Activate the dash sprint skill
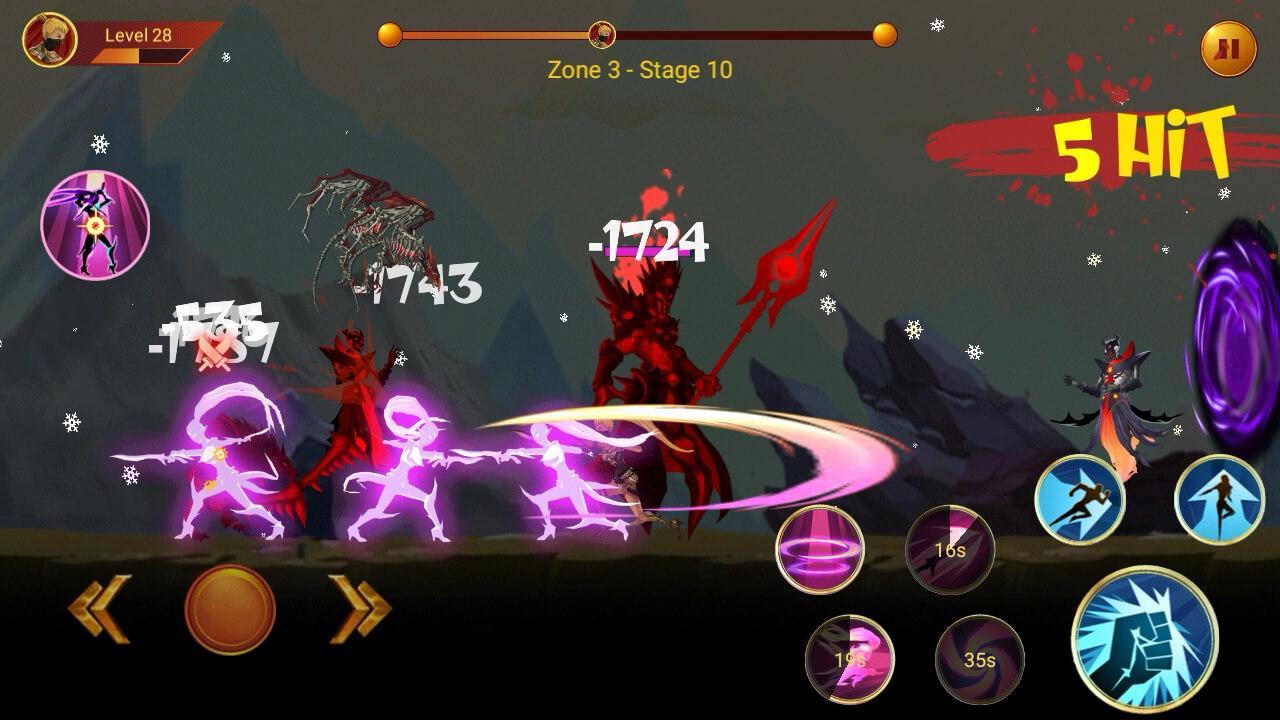 click(x=1078, y=500)
